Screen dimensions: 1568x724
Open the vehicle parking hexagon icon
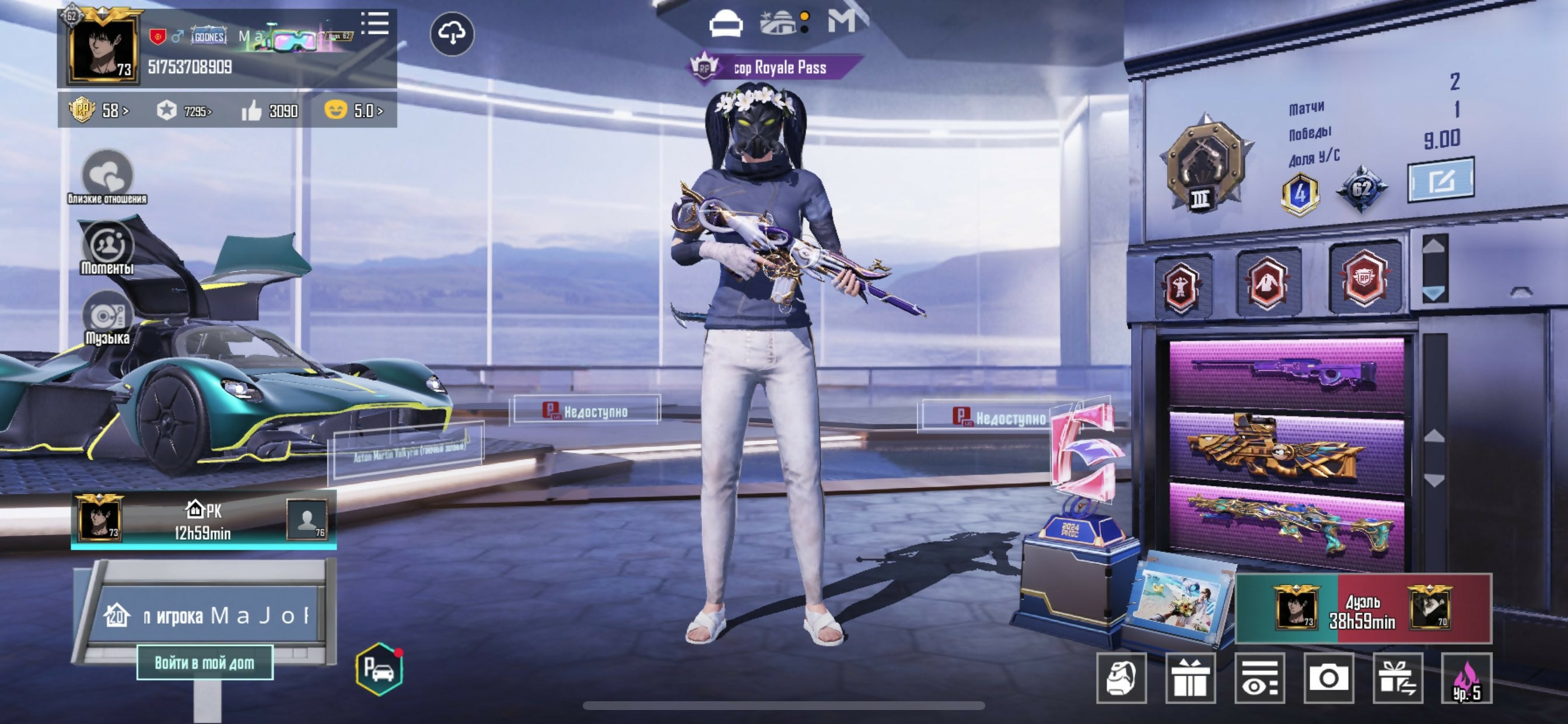pos(379,669)
